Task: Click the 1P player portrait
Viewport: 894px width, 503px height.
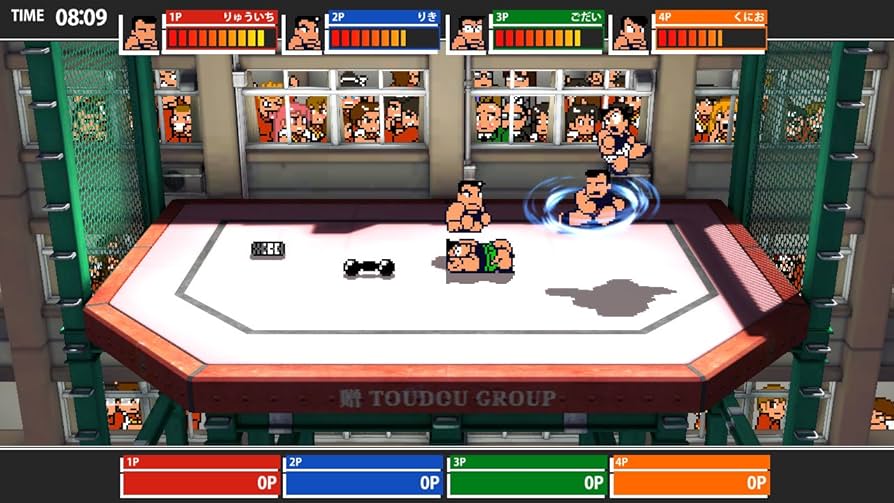Action: 141,33
